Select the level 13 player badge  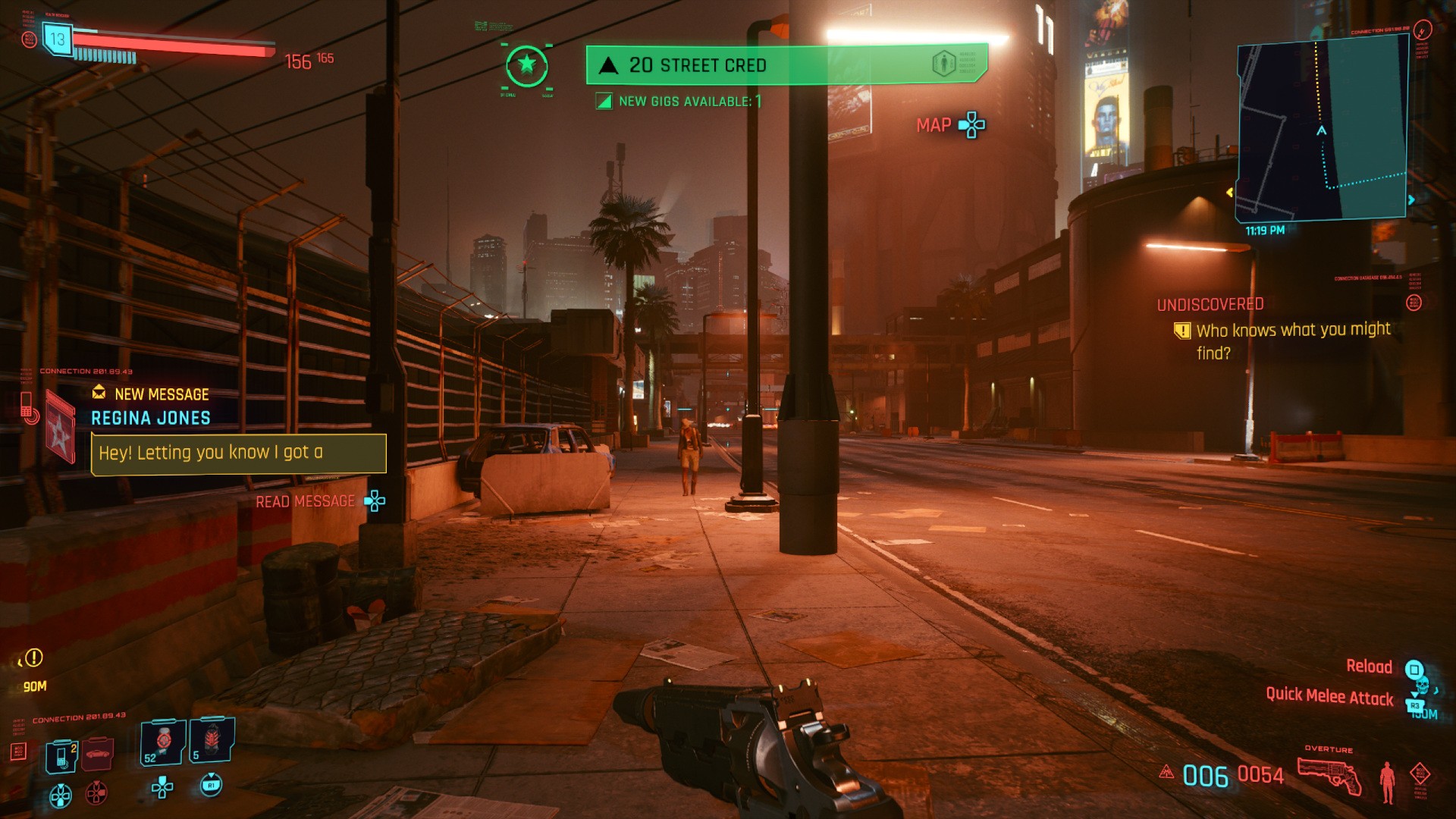57,39
